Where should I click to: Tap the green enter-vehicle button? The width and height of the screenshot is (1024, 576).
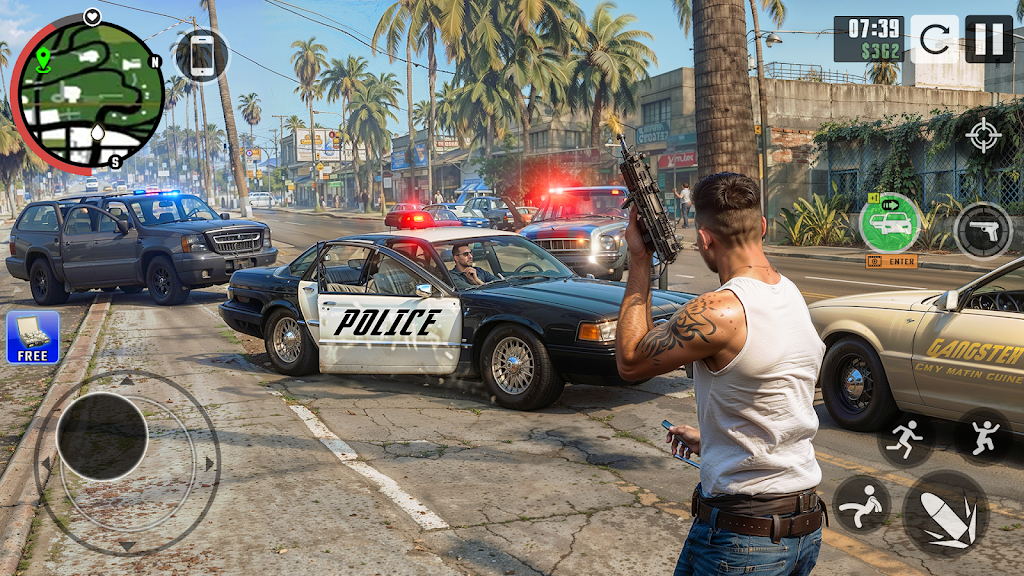pyautogui.click(x=889, y=223)
